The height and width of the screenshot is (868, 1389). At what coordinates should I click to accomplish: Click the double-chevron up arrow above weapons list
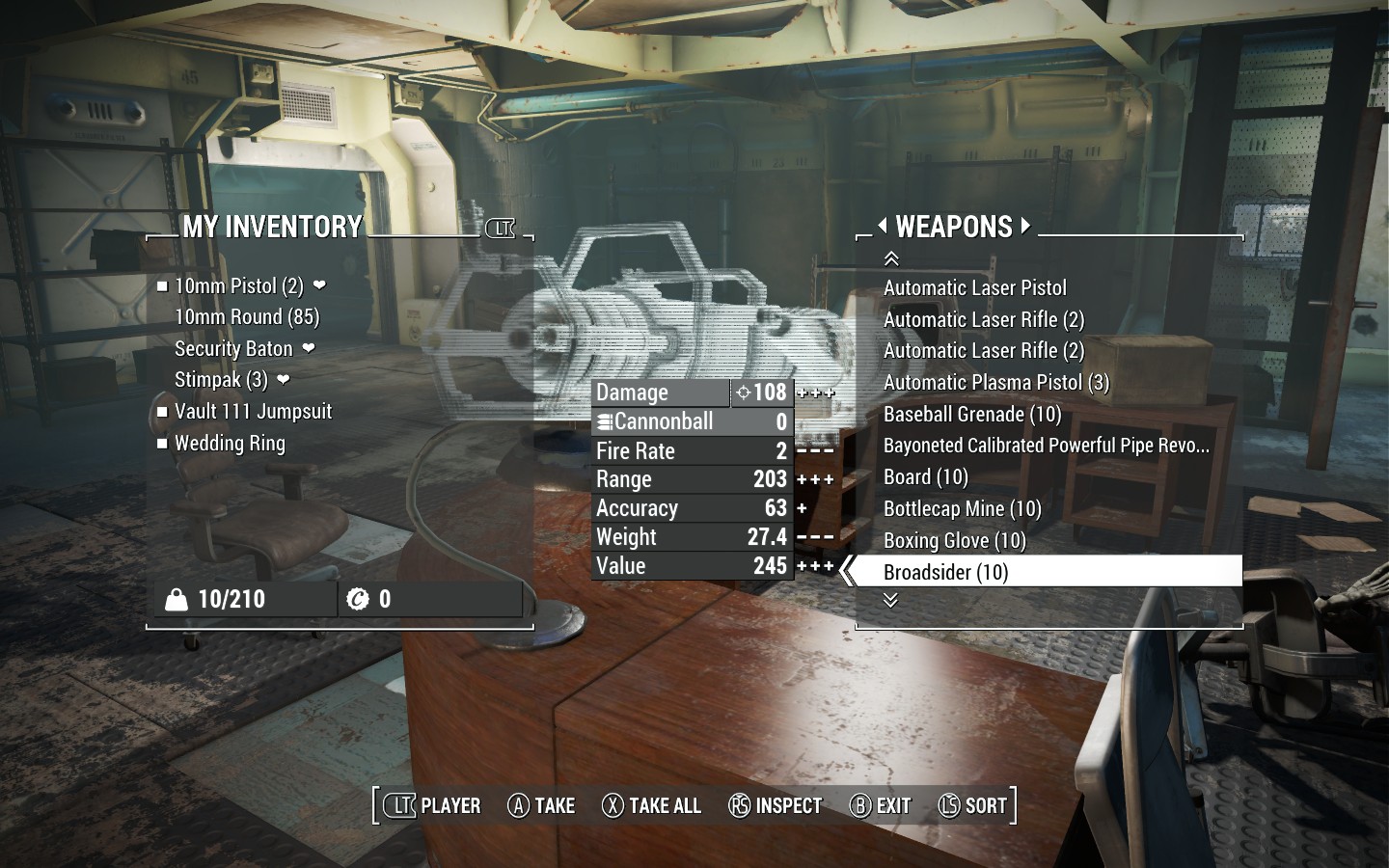[x=891, y=258]
